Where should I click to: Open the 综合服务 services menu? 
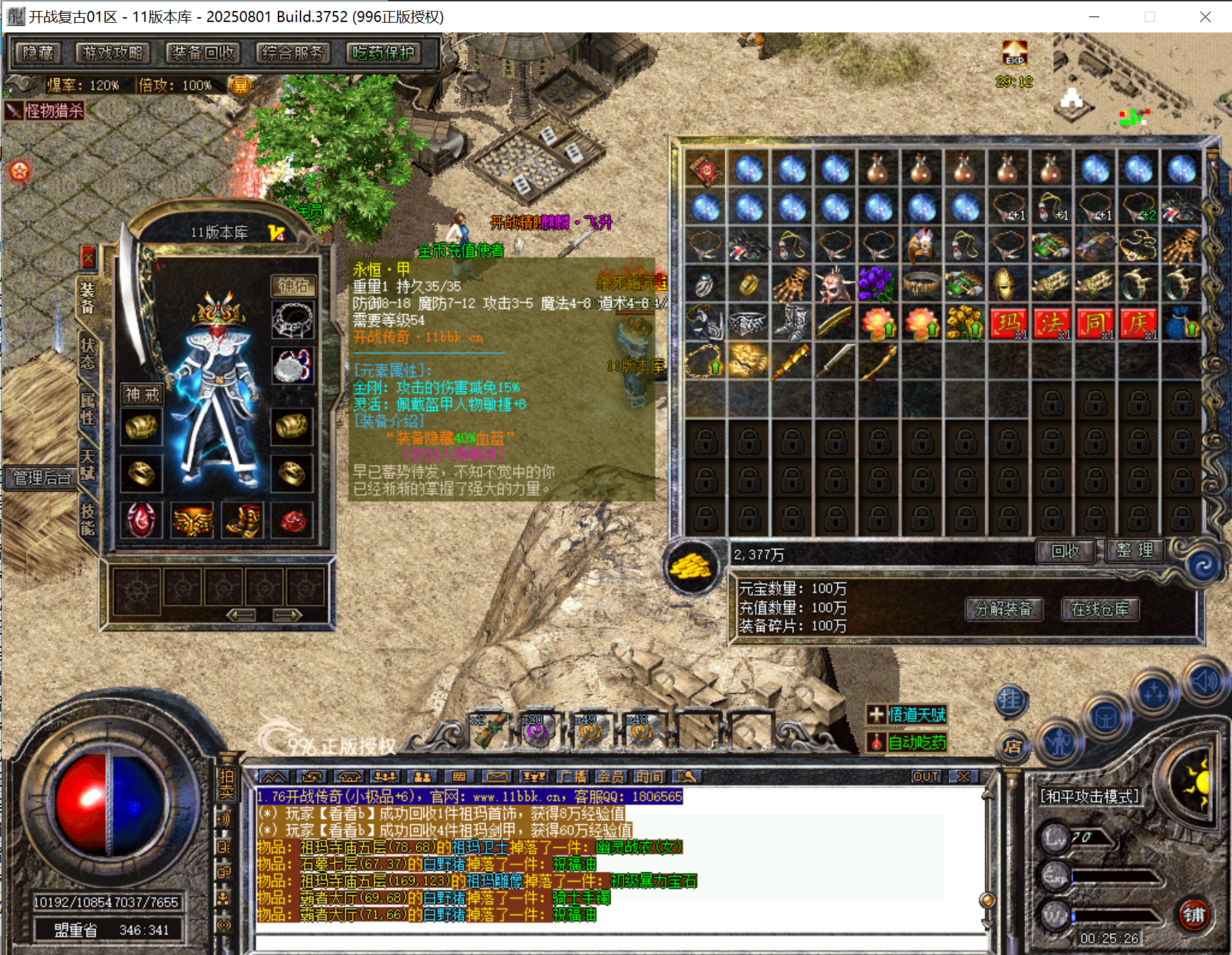tap(293, 53)
